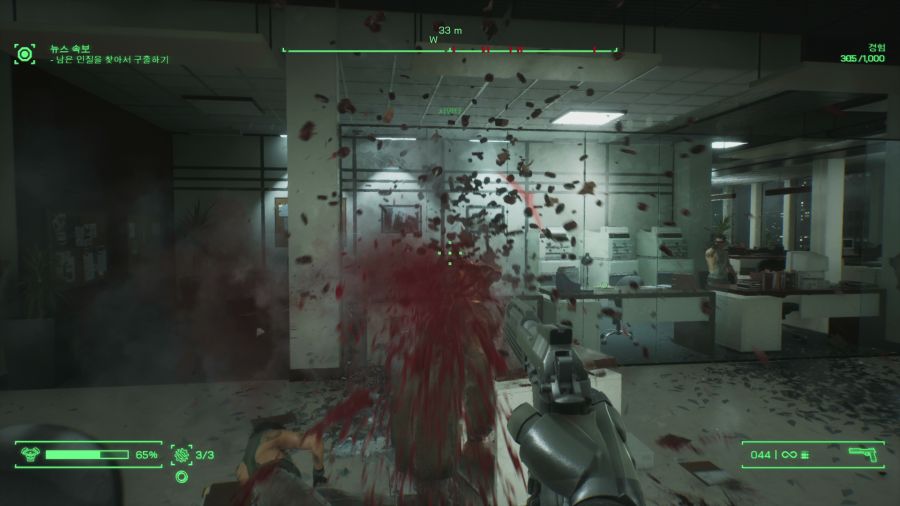Click the compass heading bar
This screenshot has width=900, height=506.
tap(450, 48)
